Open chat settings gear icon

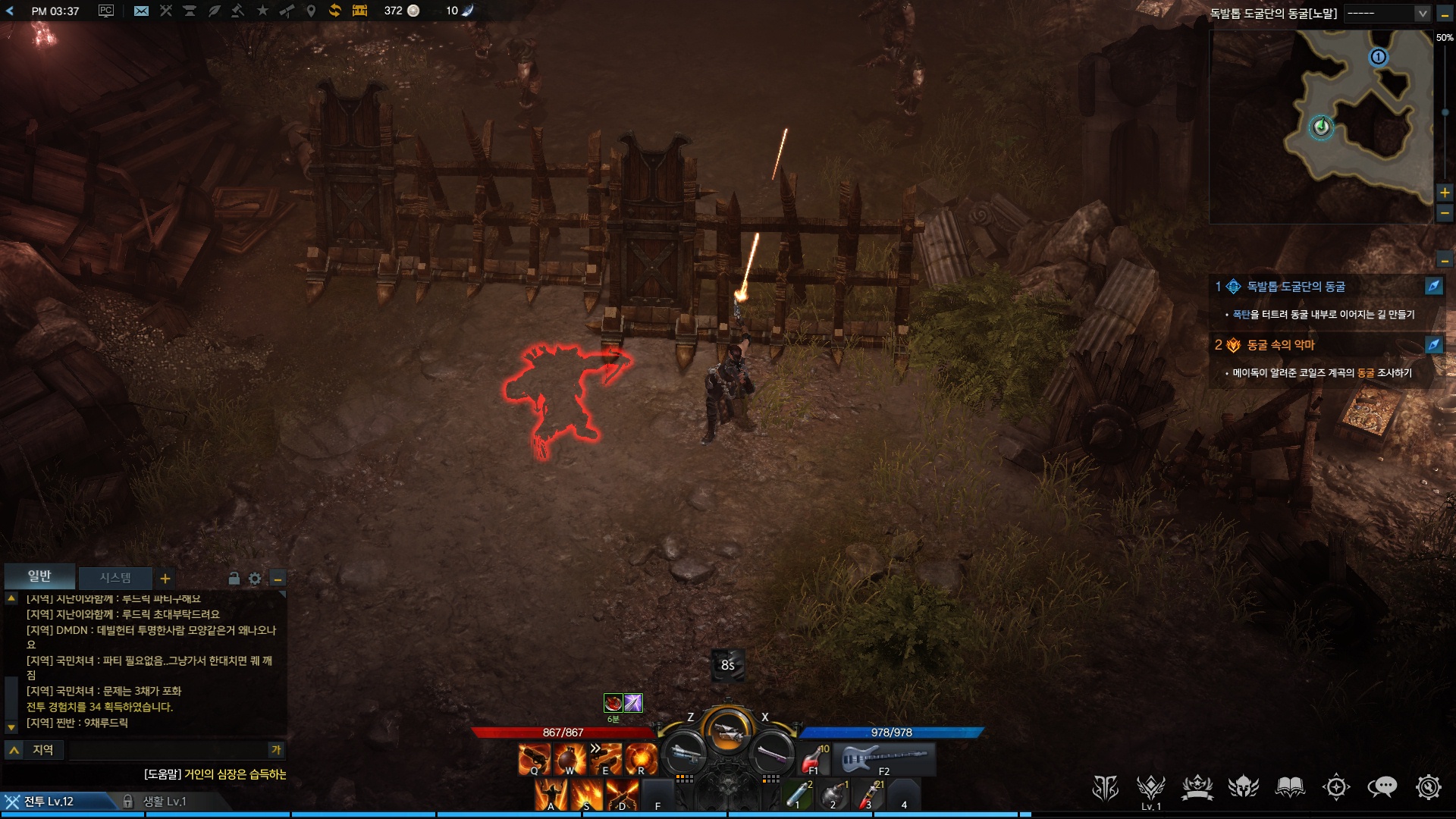255,579
